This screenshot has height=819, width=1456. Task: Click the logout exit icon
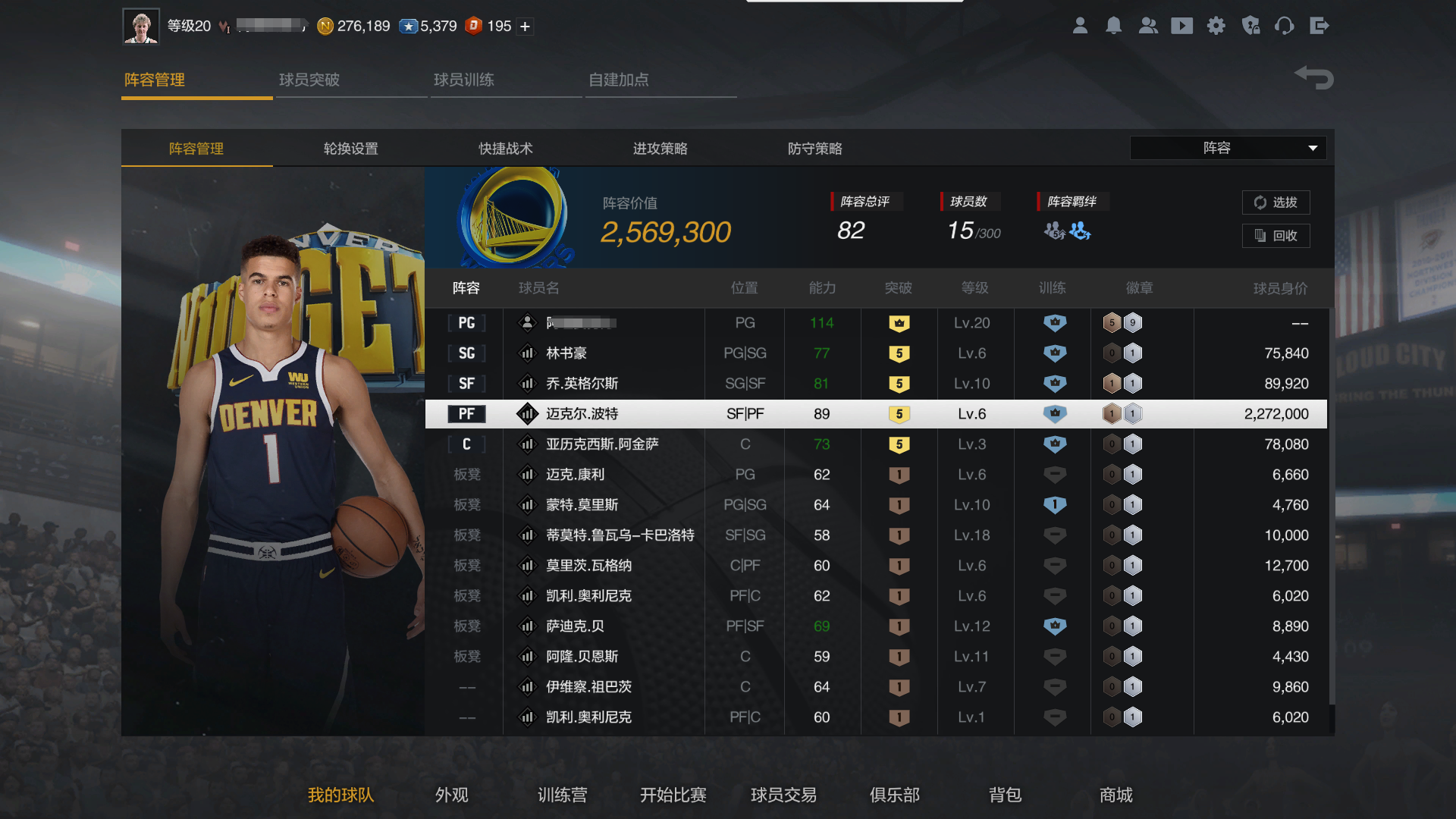coord(1320,25)
